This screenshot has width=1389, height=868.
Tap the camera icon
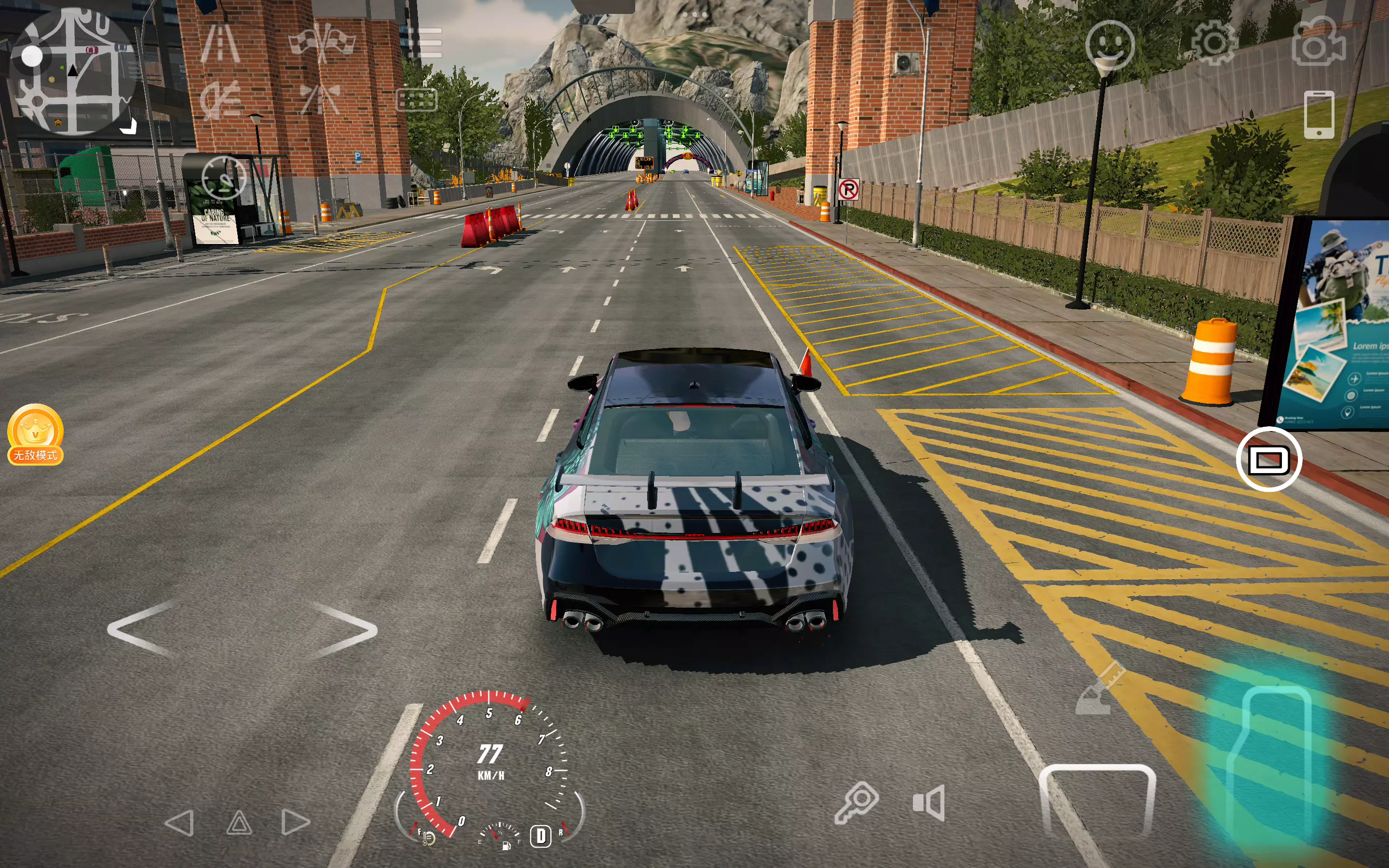tap(1319, 42)
